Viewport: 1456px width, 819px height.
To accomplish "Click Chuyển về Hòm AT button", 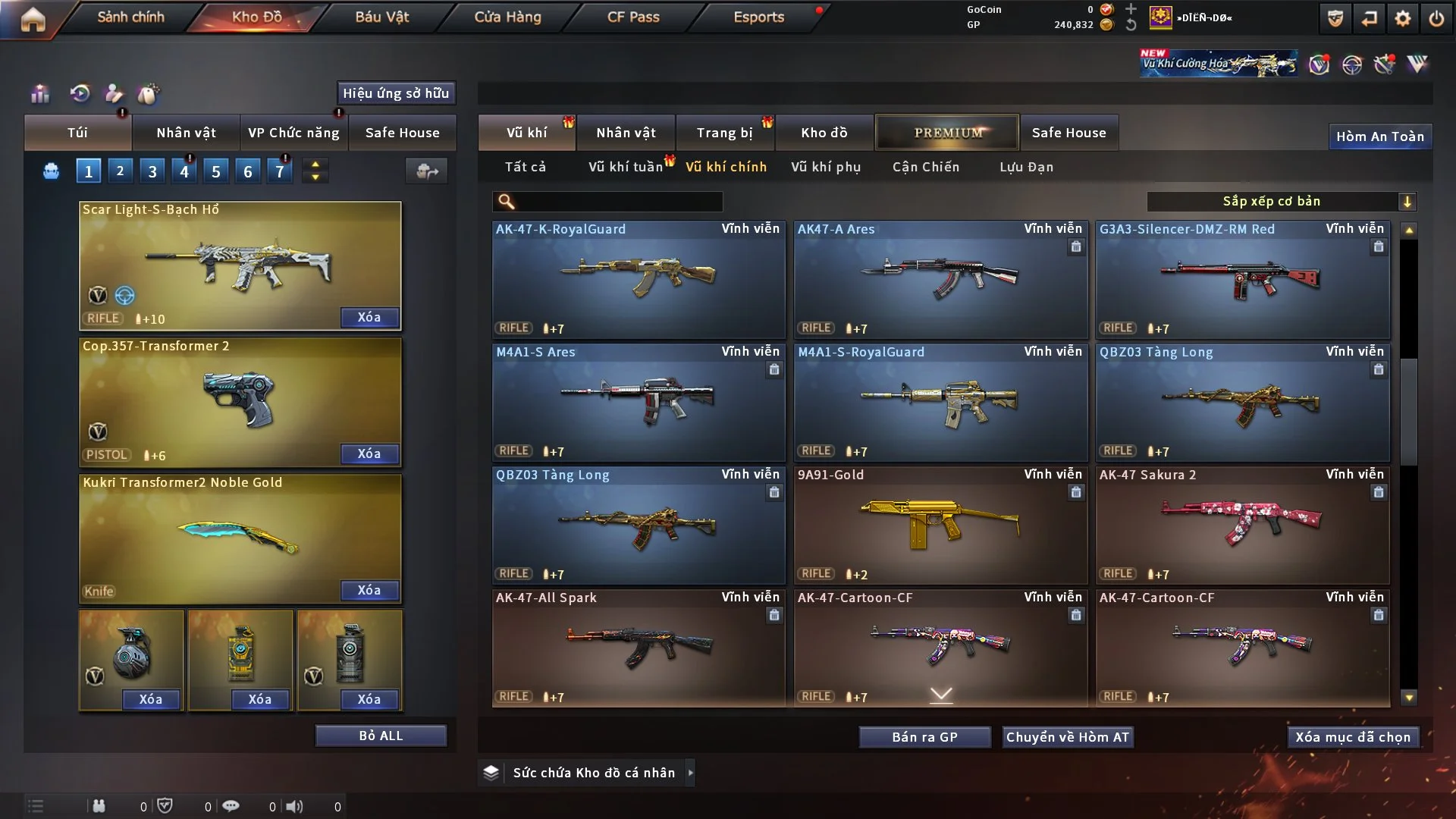I will tap(1067, 737).
